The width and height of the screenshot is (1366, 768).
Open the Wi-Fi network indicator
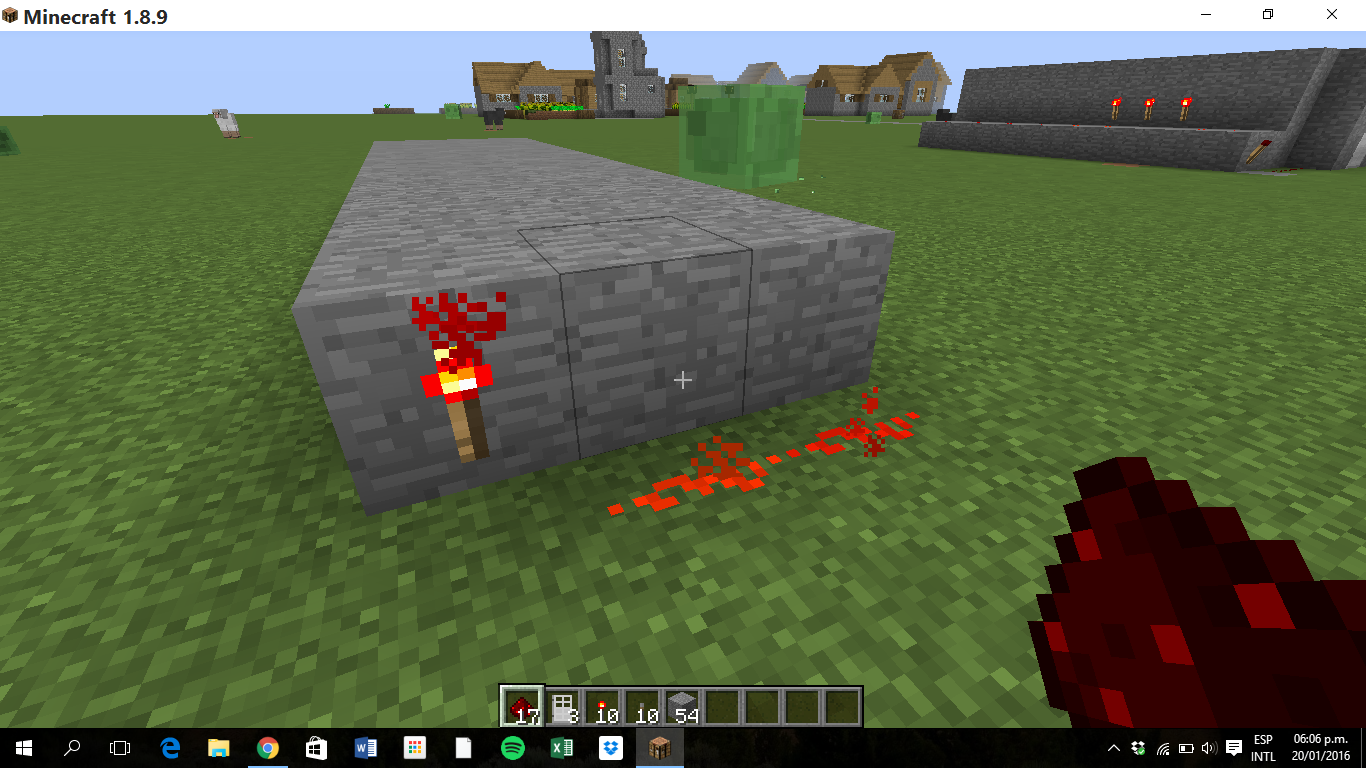click(1163, 747)
